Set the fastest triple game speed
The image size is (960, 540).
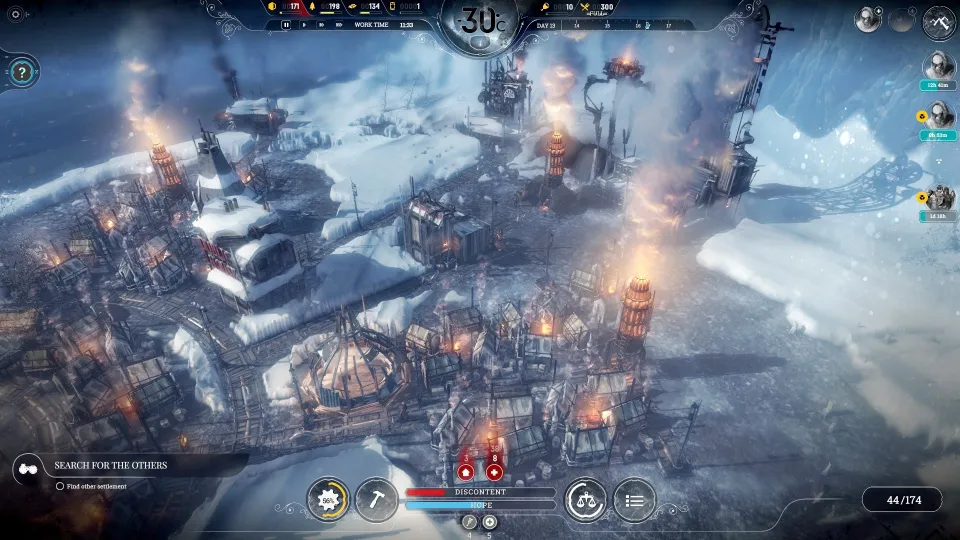pos(339,25)
